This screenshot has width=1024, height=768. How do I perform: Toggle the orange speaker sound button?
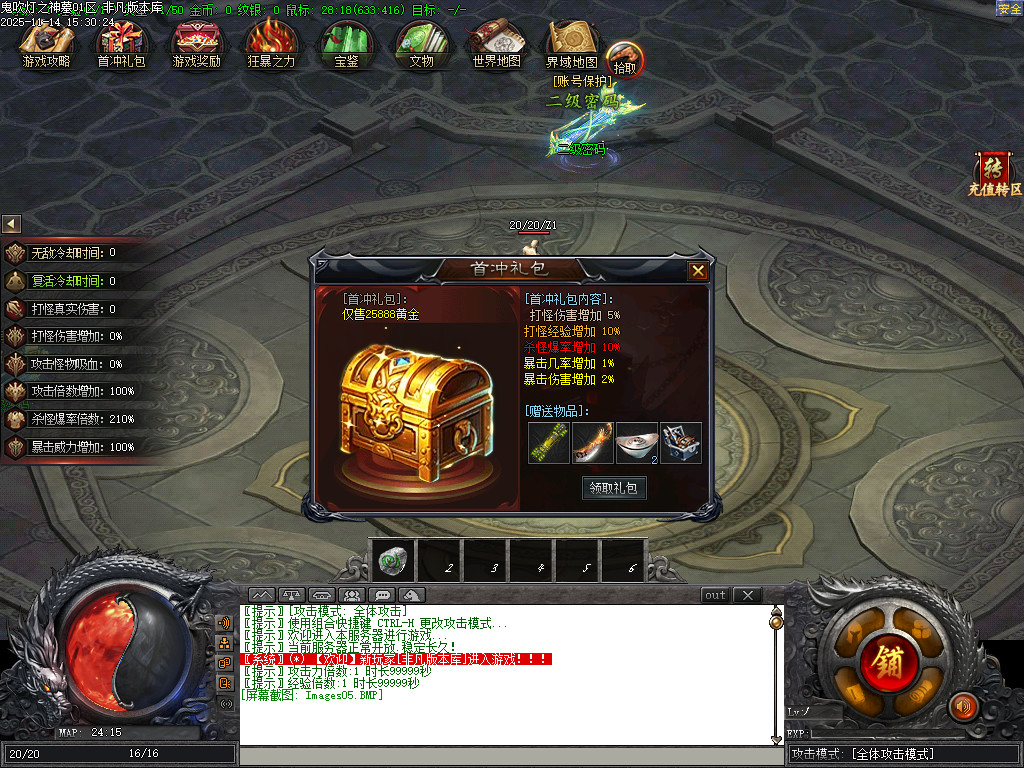962,707
